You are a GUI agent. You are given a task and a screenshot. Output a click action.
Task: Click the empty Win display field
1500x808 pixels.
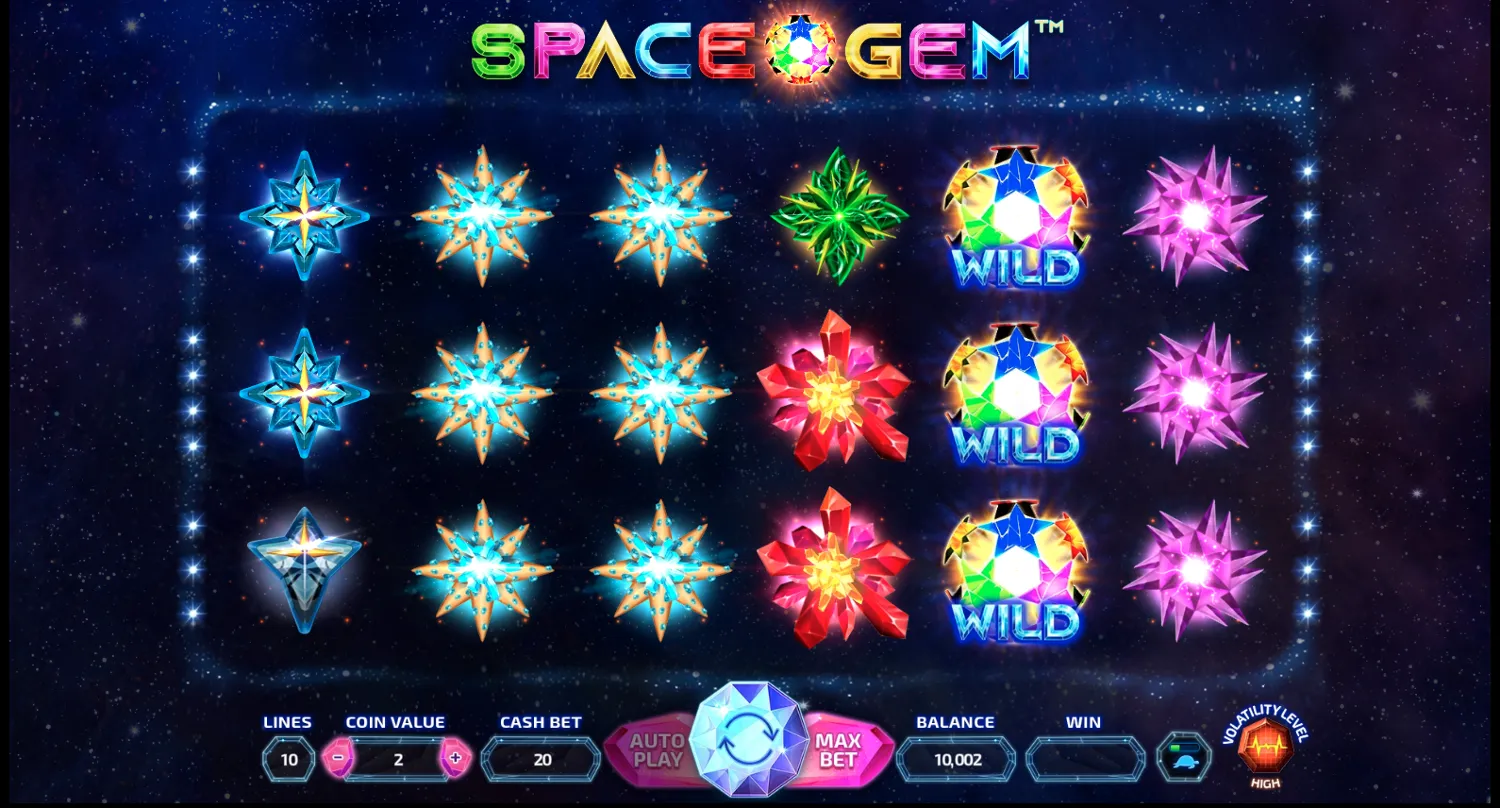point(1083,758)
